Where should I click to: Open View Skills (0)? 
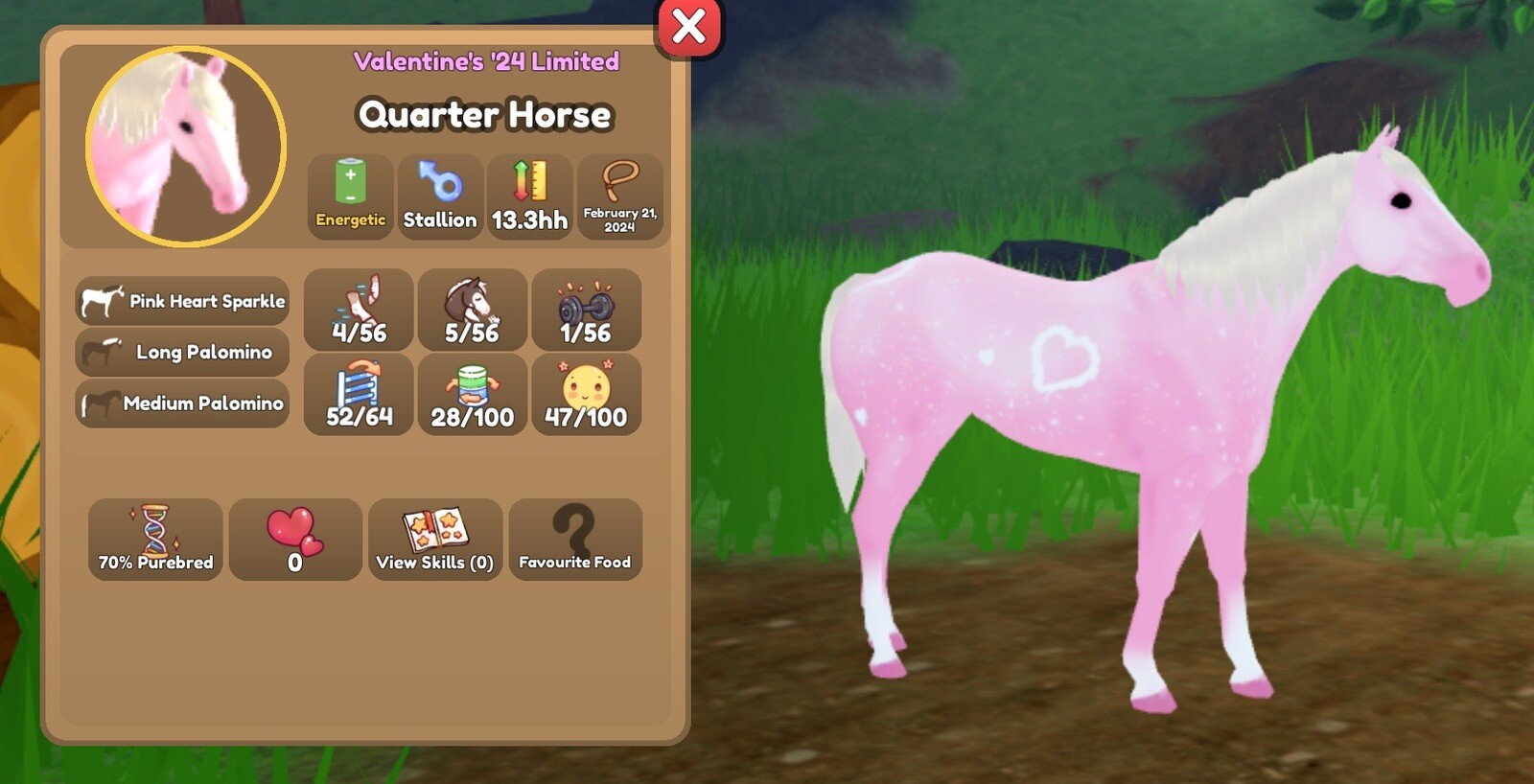[x=435, y=540]
